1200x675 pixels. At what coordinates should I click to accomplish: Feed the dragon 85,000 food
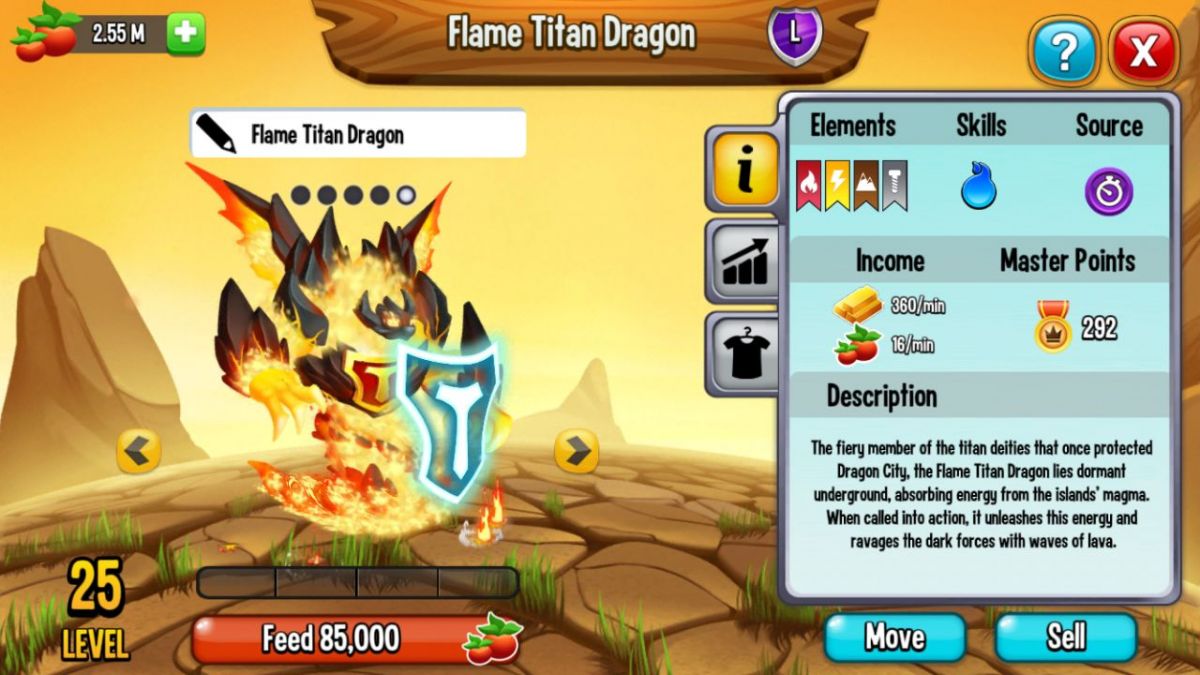tap(357, 639)
